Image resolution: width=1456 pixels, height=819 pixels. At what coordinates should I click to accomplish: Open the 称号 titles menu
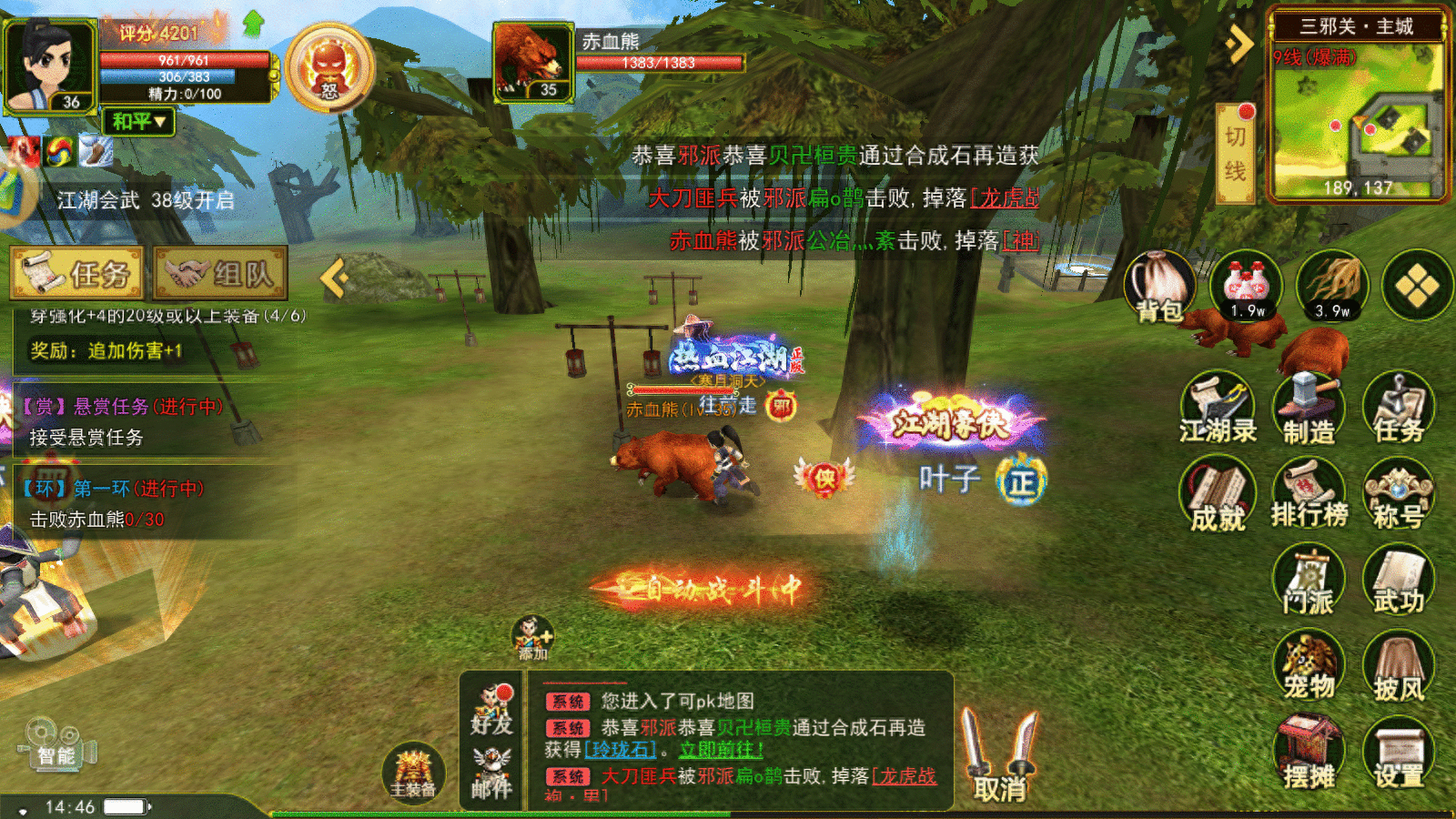1399,496
